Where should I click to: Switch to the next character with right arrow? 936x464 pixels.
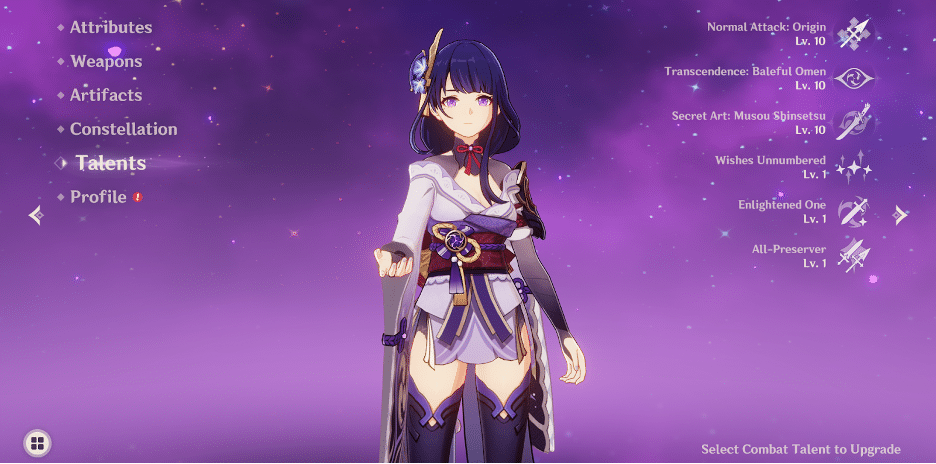pos(900,215)
